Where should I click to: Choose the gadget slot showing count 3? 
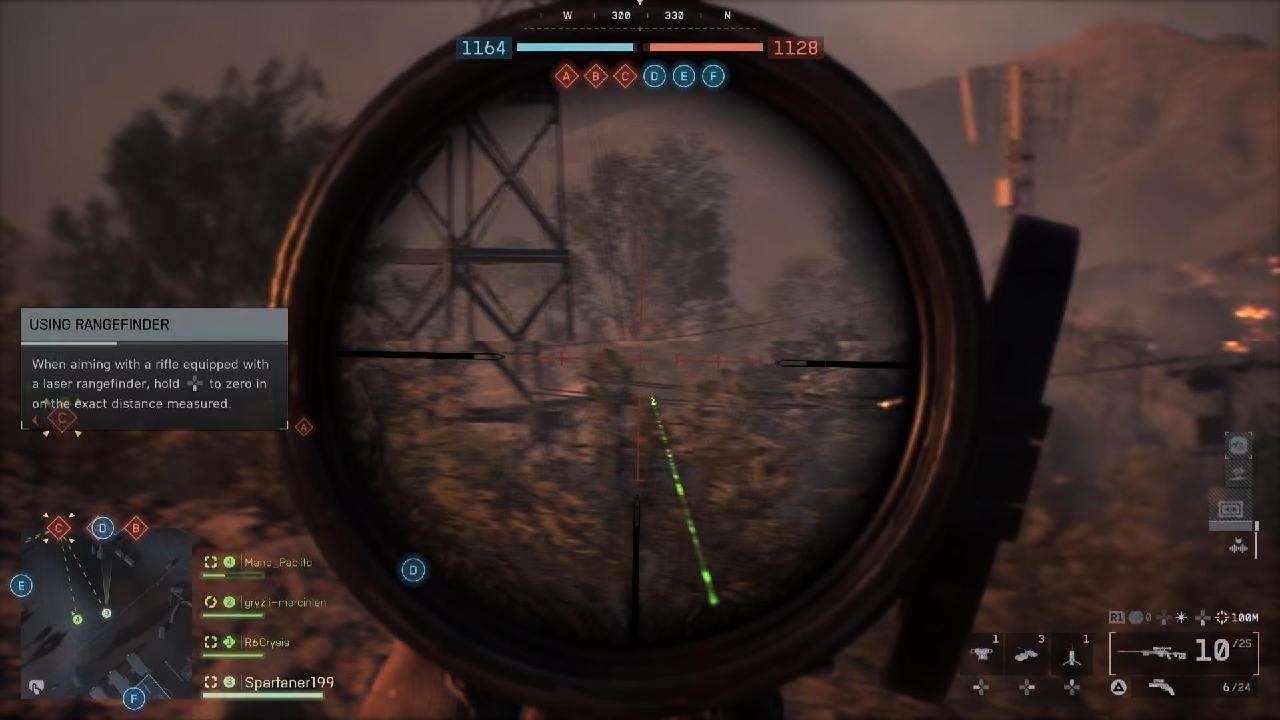point(1027,656)
